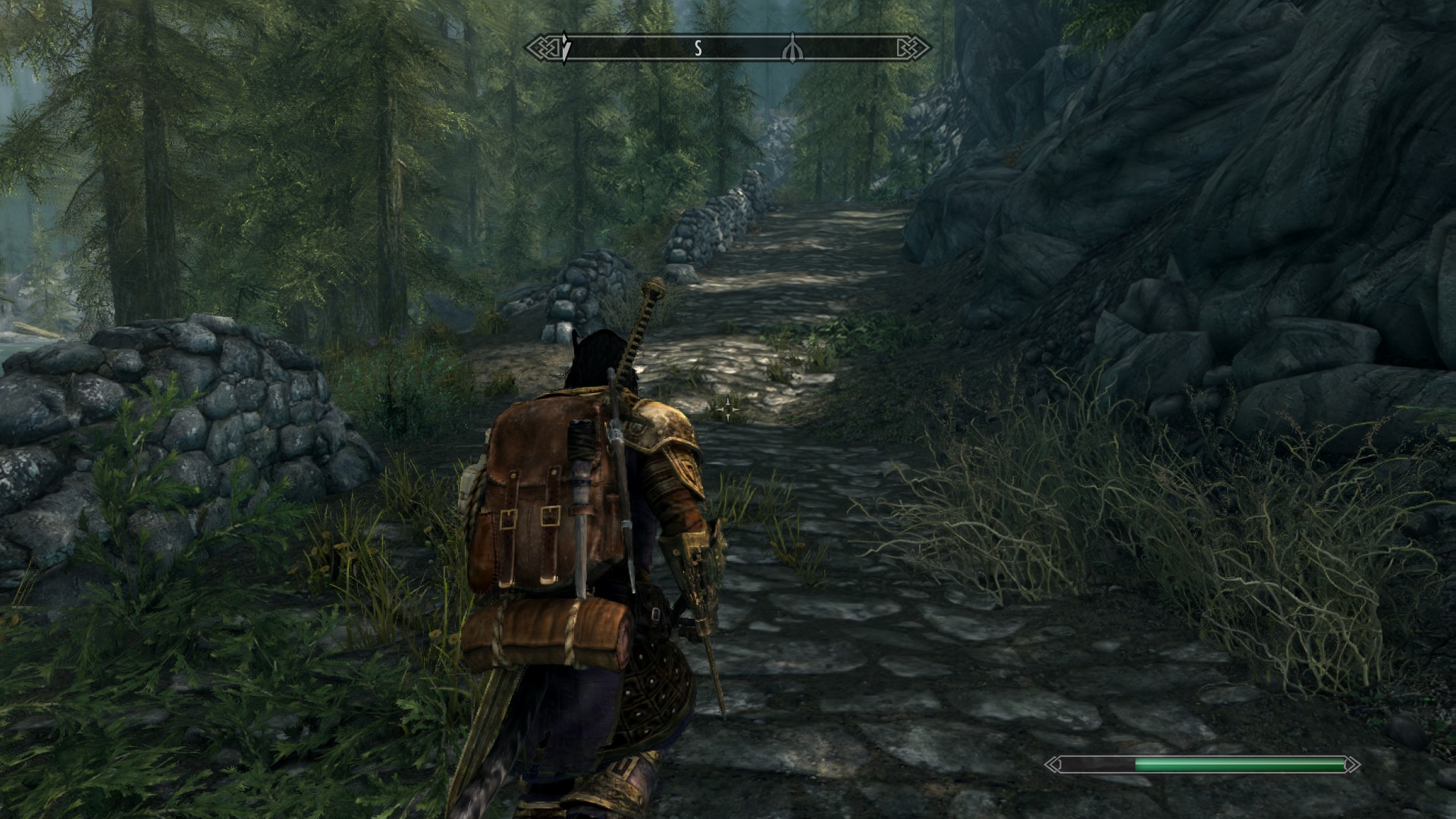The width and height of the screenshot is (1456, 819).
Task: Click the South heading letter on the compass
Action: pos(698,49)
